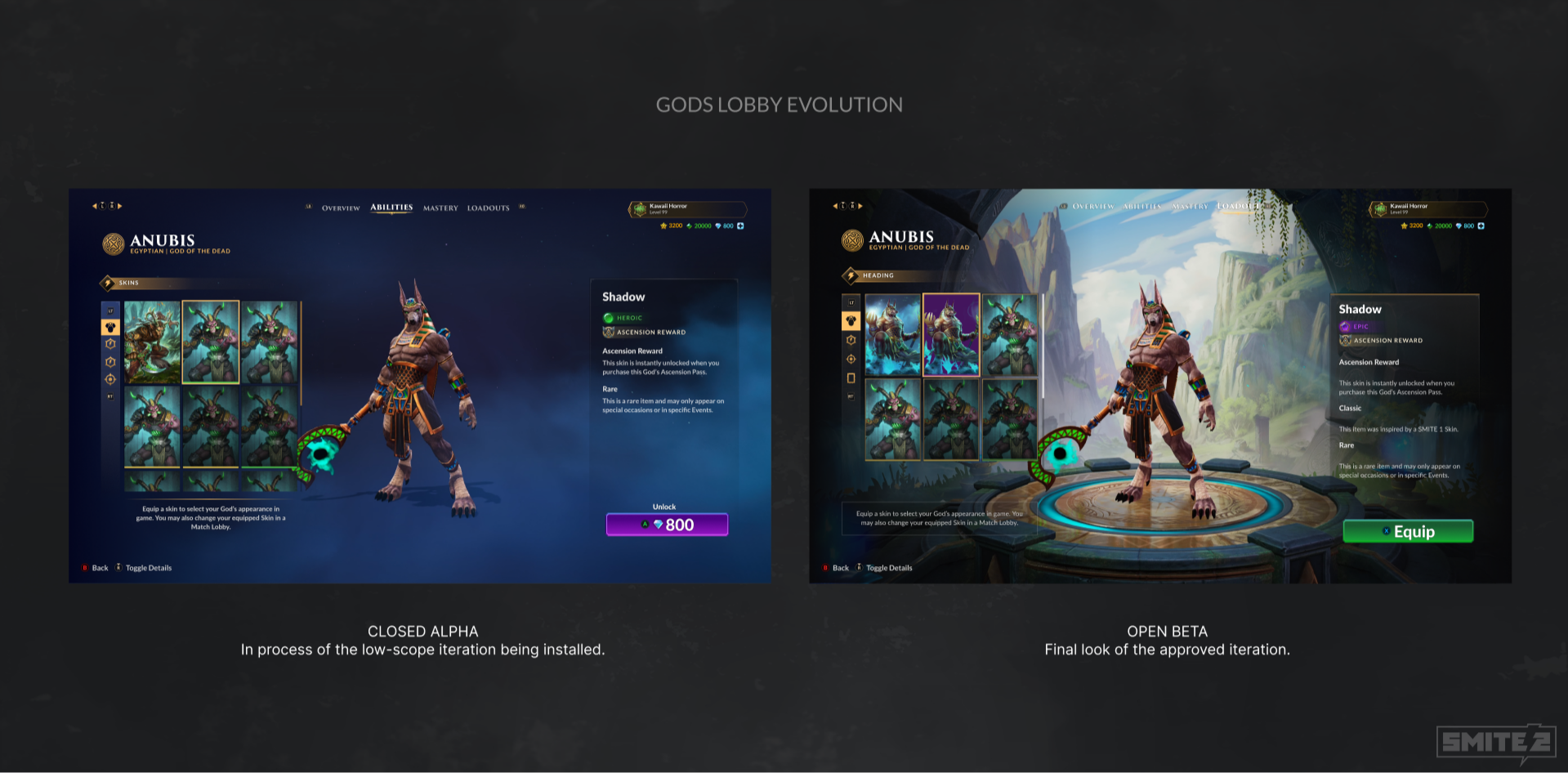Viewport: 1568px width, 773px height.
Task: Select the skins shirt icon in left sidebar
Action: point(110,327)
